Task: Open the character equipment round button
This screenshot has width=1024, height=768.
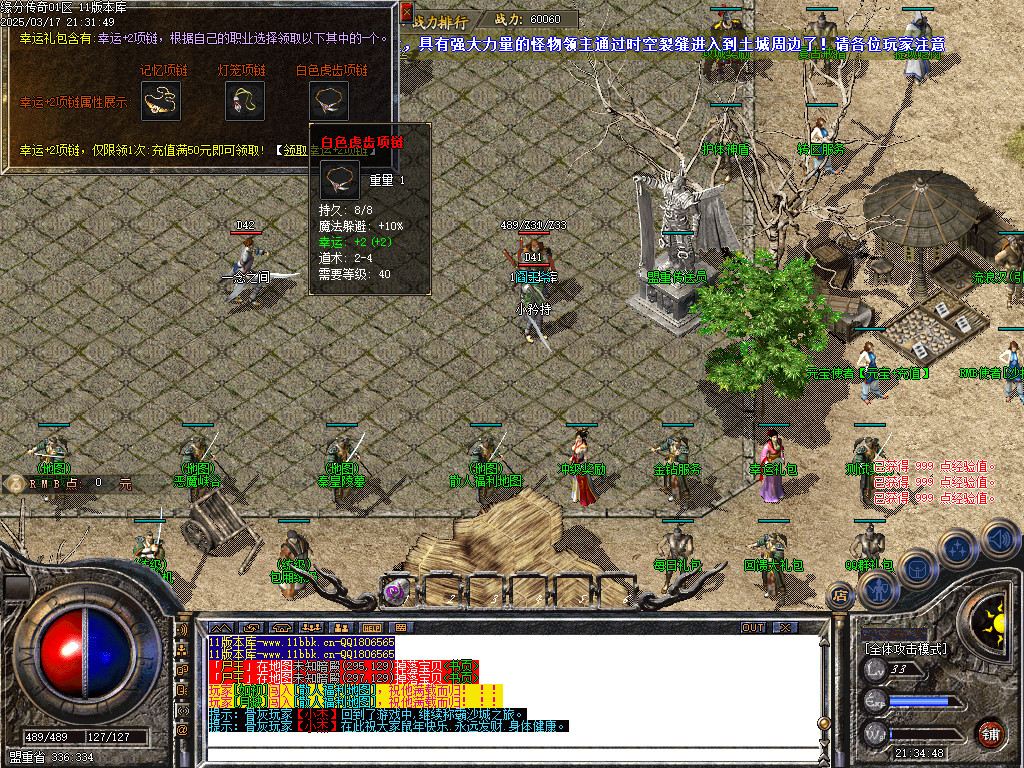Action: (x=877, y=590)
